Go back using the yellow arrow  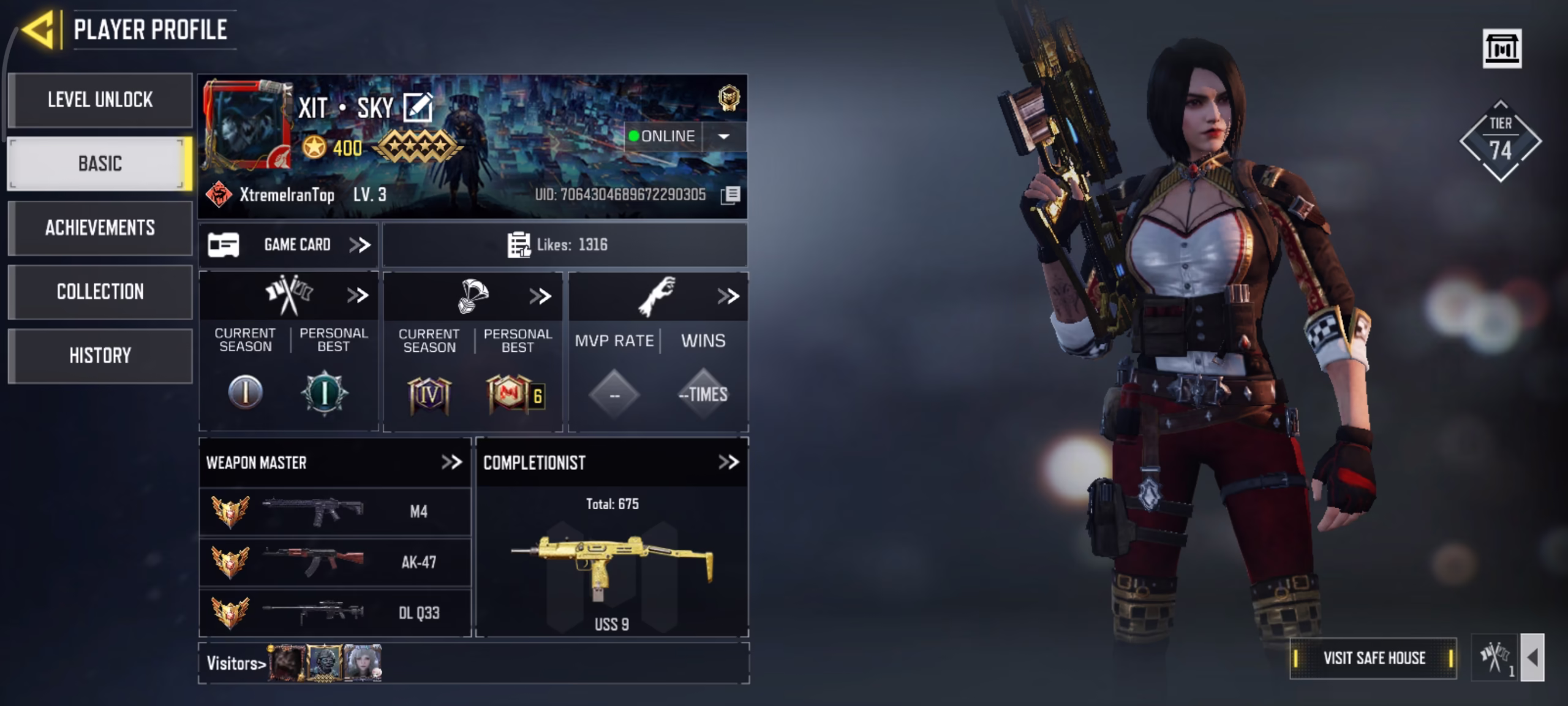pyautogui.click(x=39, y=29)
